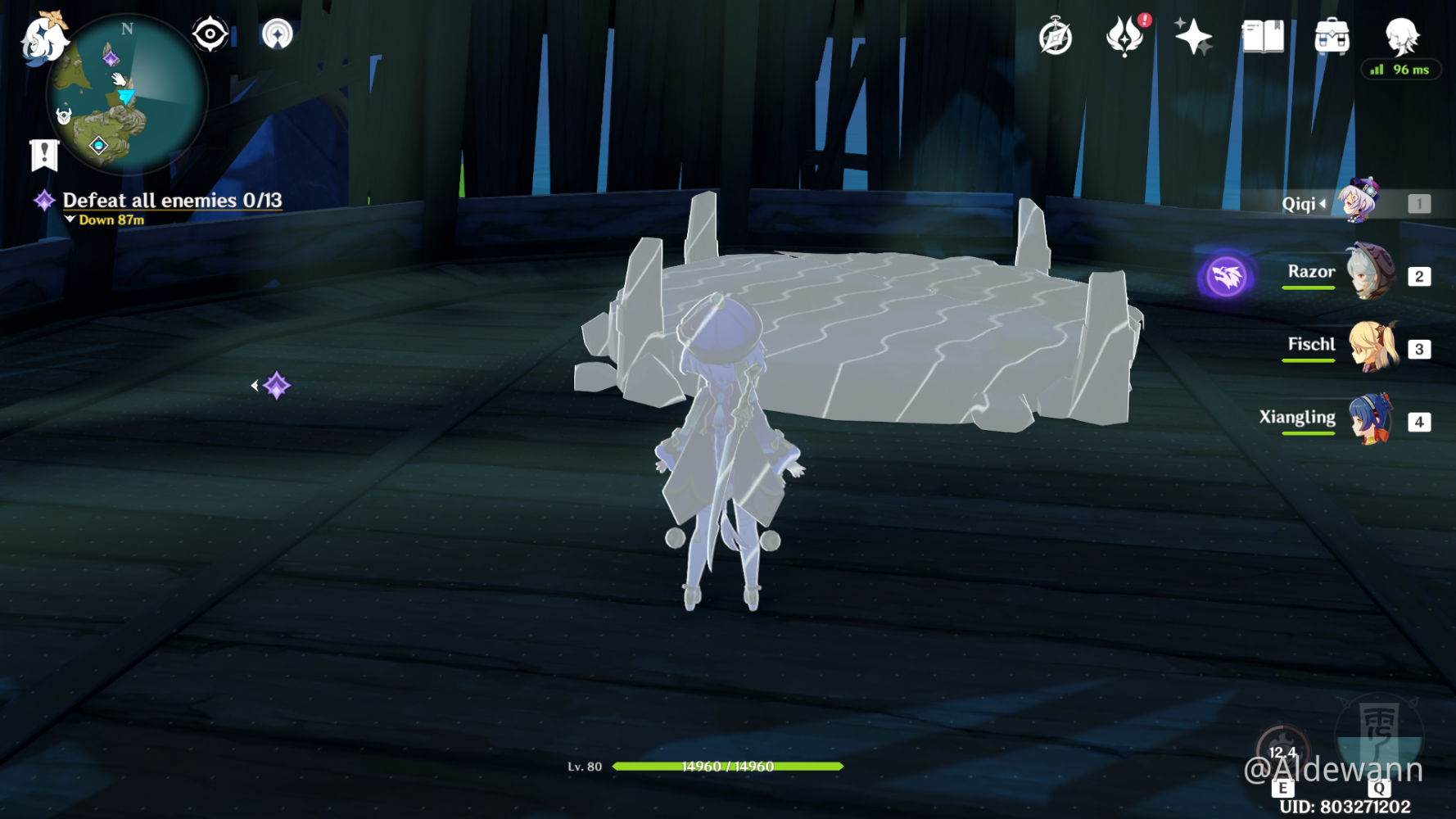Open the Events icon with red alert
The height and width of the screenshot is (819, 1456).
[x=1125, y=37]
